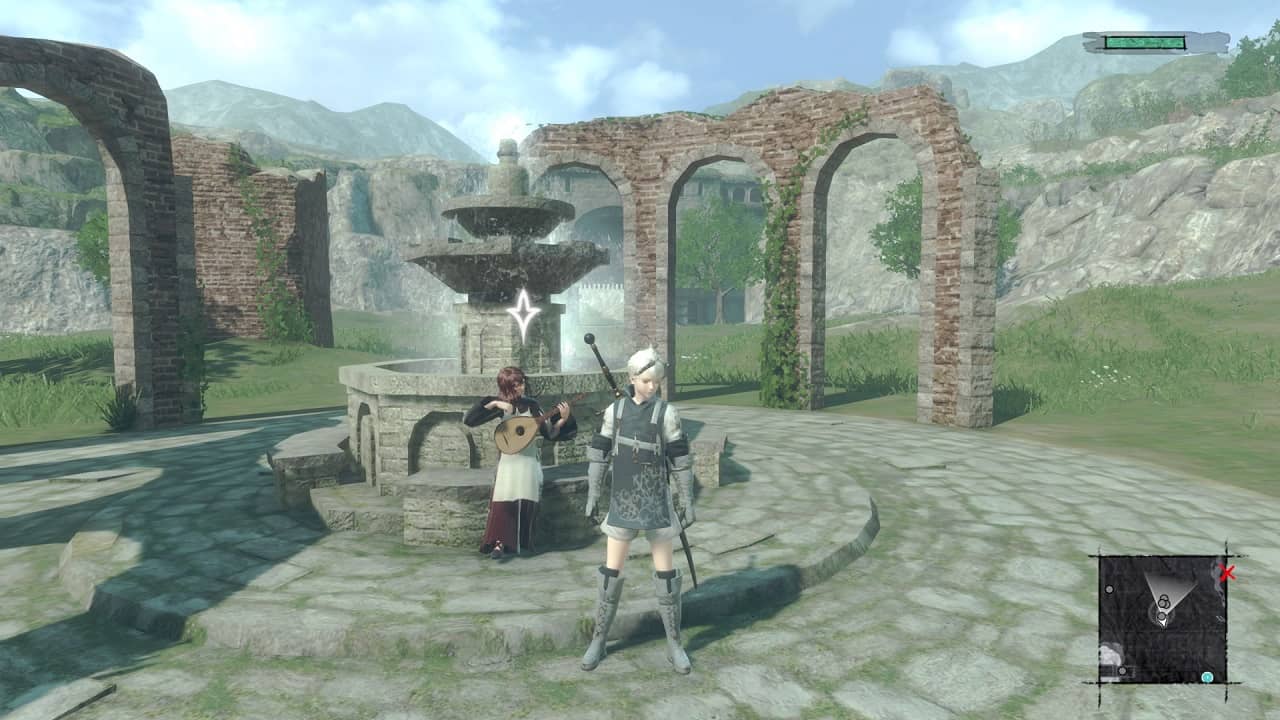This screenshot has width=1280, height=720.
Task: Click the minimap in the corner
Action: coord(1162,619)
